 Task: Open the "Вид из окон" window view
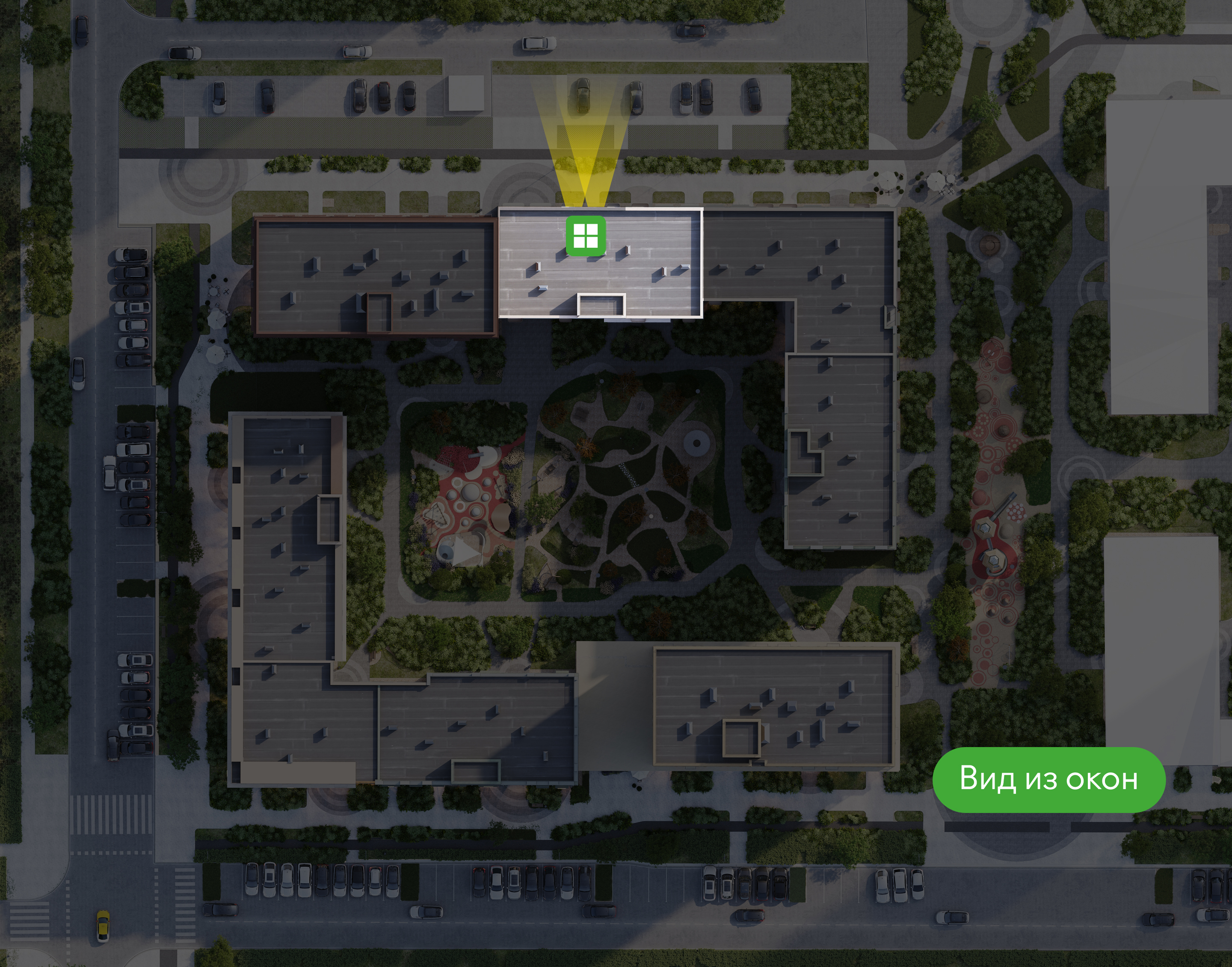(x=1048, y=779)
